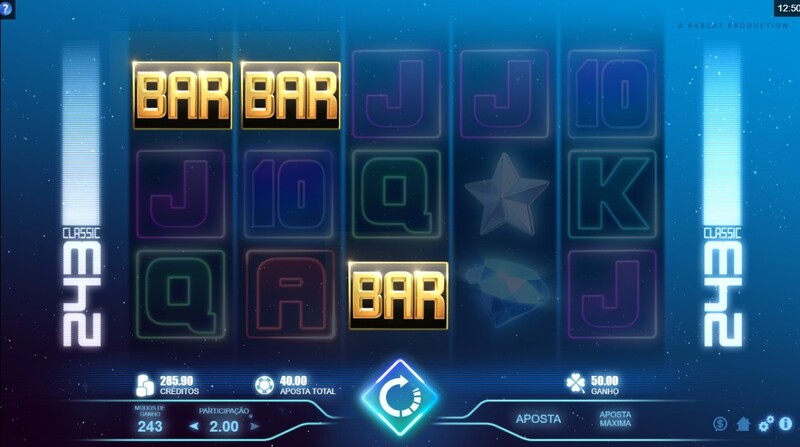Select Aposta Máxima for max bet
The width and height of the screenshot is (800, 447).
pos(615,418)
